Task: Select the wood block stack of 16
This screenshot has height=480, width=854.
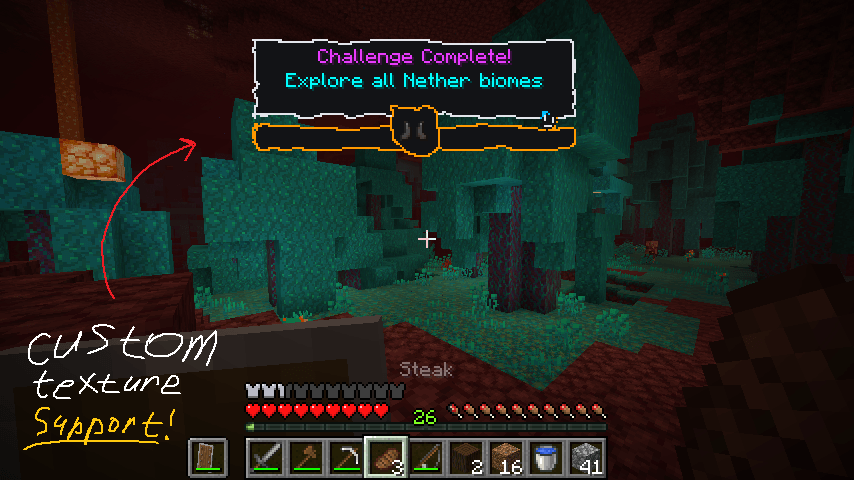Action: click(x=506, y=458)
